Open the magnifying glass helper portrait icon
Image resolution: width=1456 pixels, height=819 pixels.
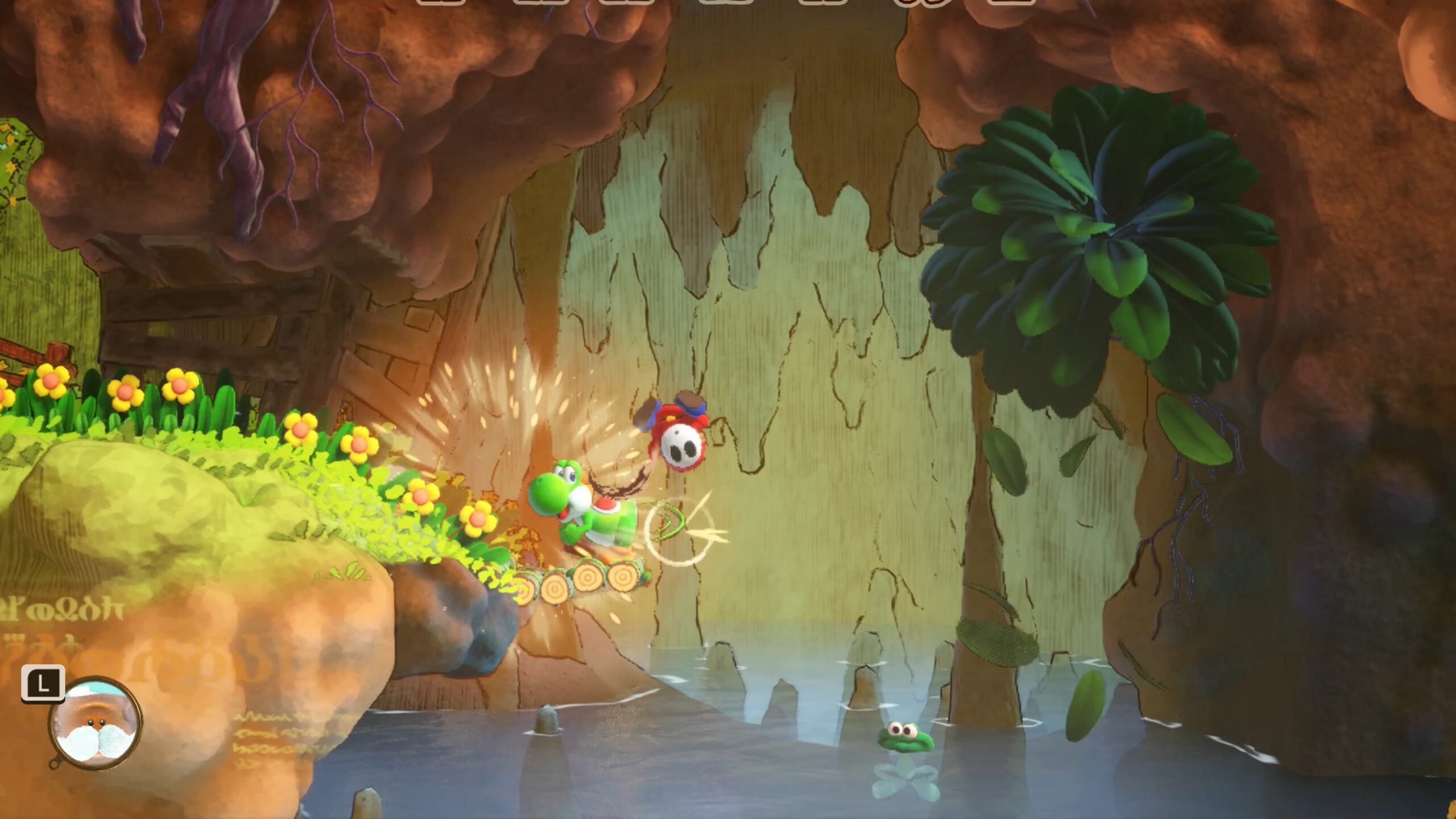click(x=96, y=723)
